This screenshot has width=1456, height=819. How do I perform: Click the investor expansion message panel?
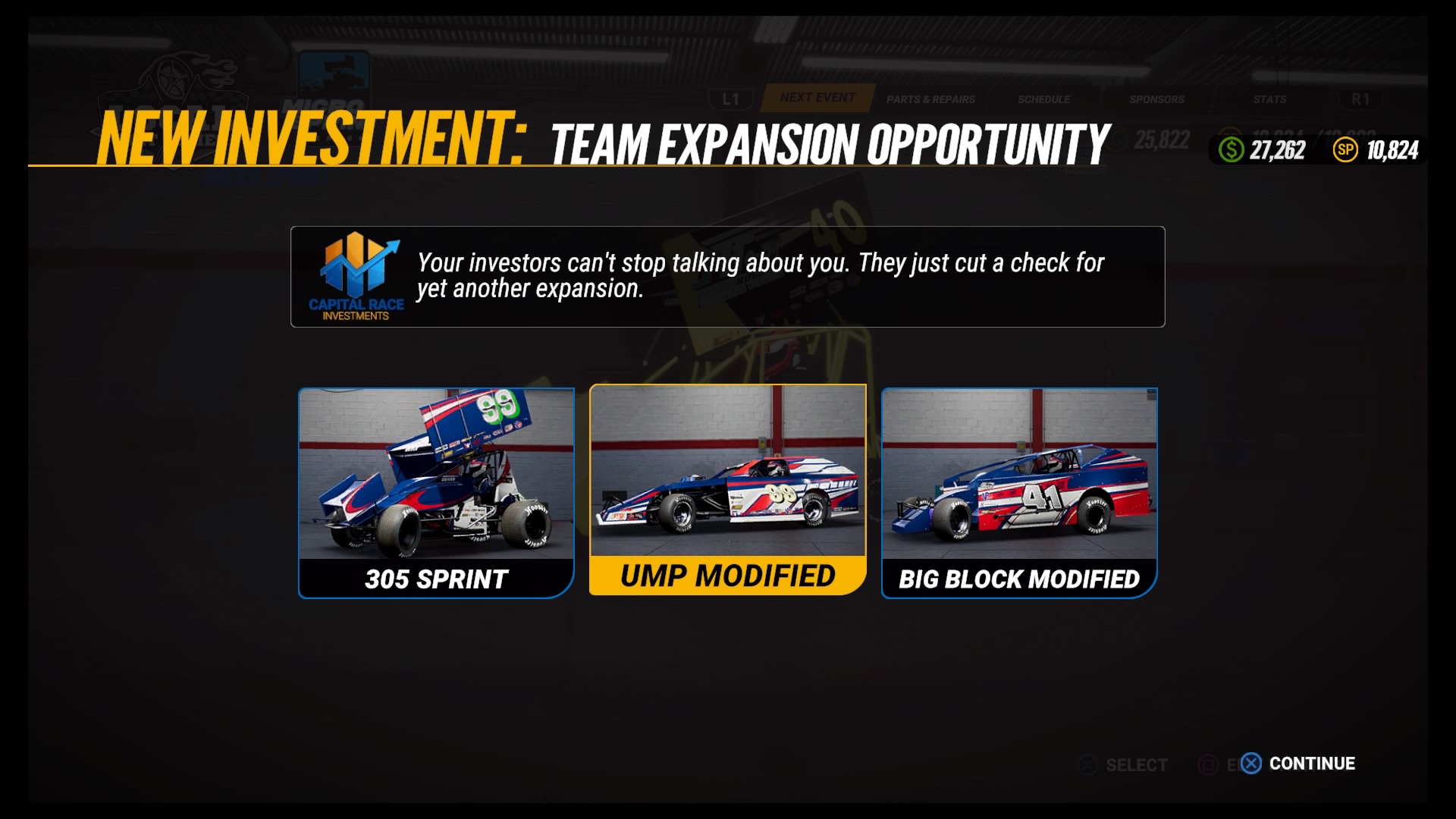(x=726, y=277)
